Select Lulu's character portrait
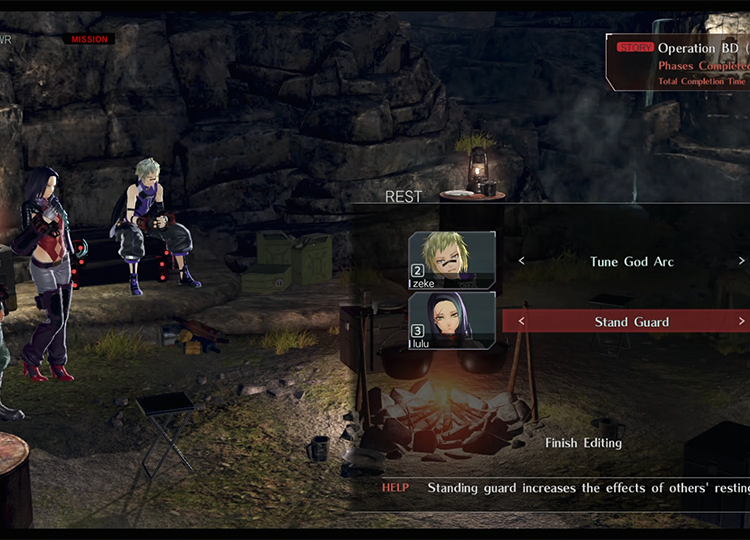Image resolution: width=750 pixels, height=540 pixels. pos(452,320)
